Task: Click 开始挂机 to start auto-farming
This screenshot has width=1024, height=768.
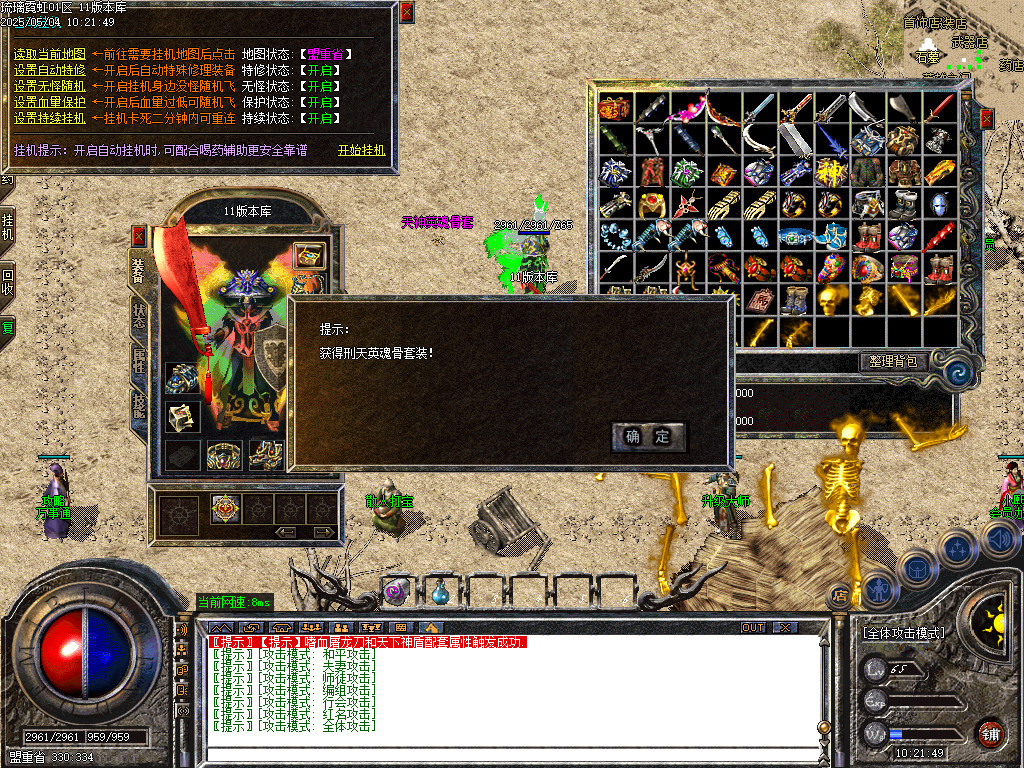Action: [361, 150]
